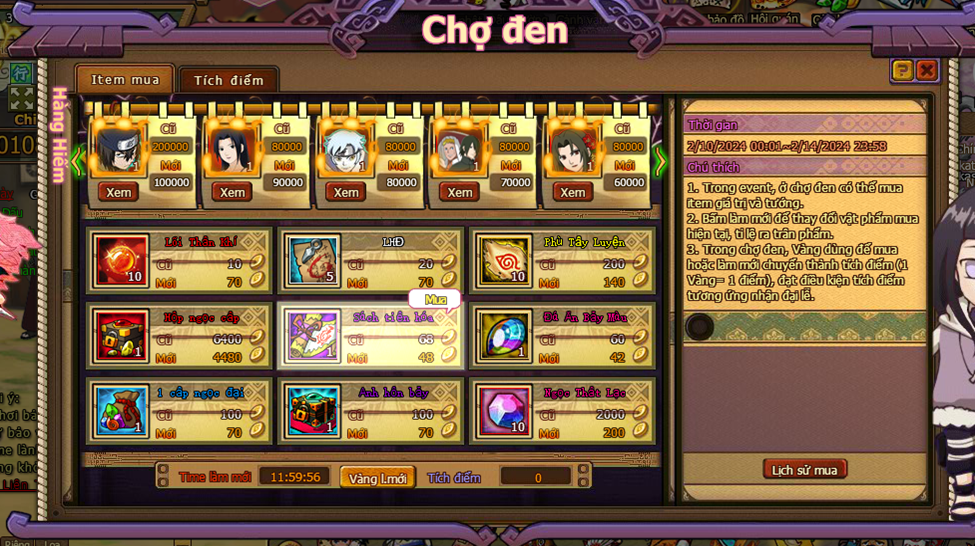975x546 pixels.
Task: Switch to the Tích điểm tab
Action: tap(228, 80)
